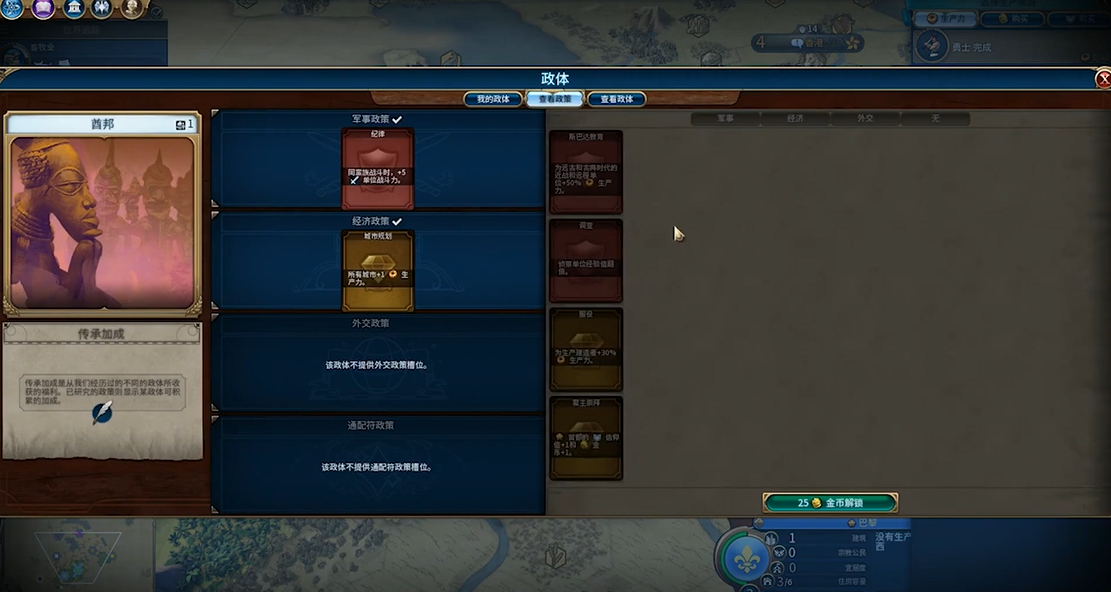Screen dimensions: 1111x592
Task: Open the government building icon in top bar
Action: click(x=73, y=8)
